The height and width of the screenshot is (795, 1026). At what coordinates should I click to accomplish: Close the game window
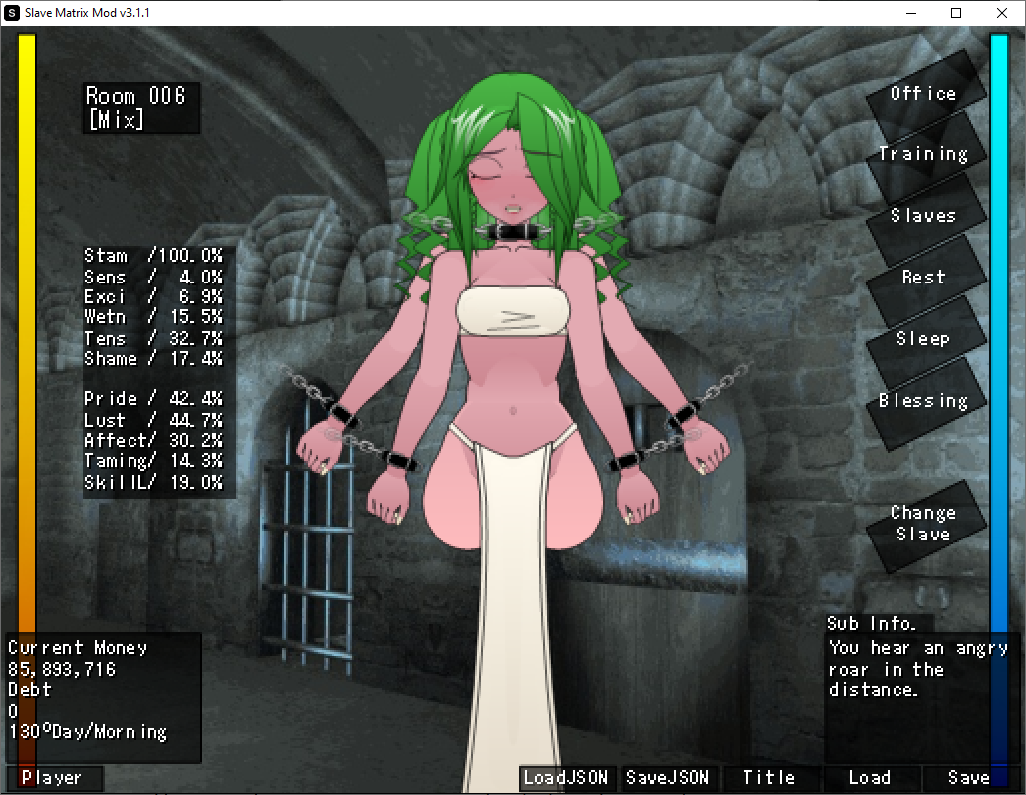tap(1002, 13)
